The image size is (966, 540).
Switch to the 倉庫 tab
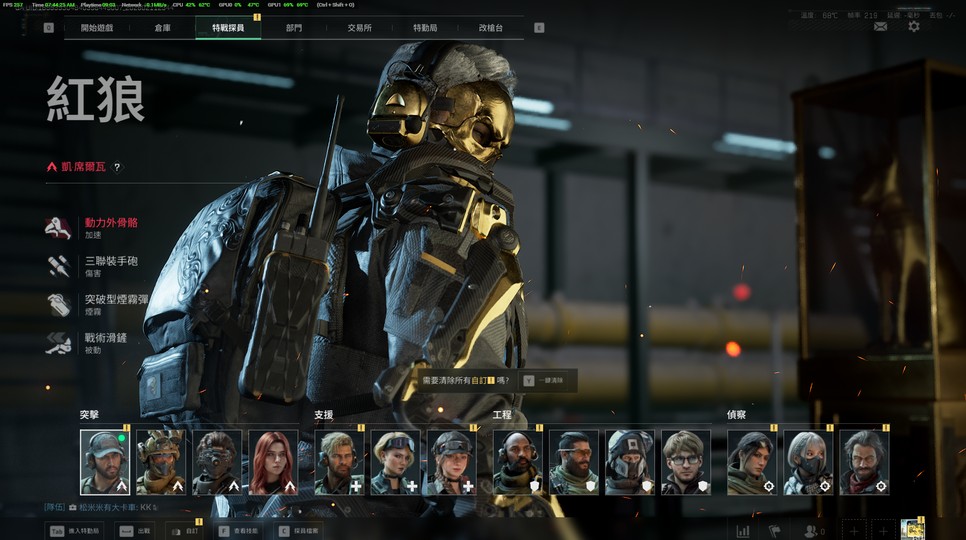point(162,28)
